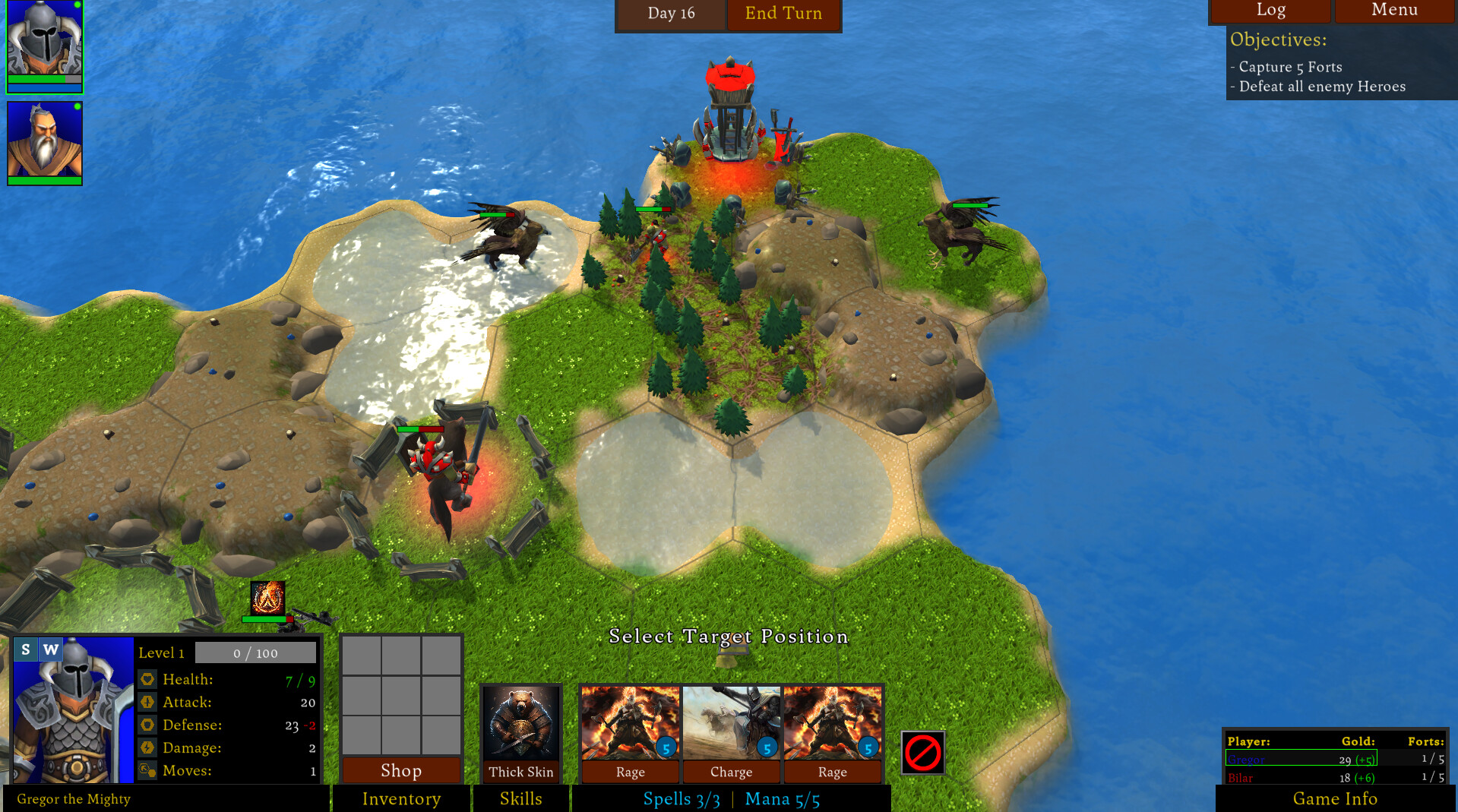The height and width of the screenshot is (812, 1458).
Task: Click the Moves stat icon
Action: tap(147, 770)
